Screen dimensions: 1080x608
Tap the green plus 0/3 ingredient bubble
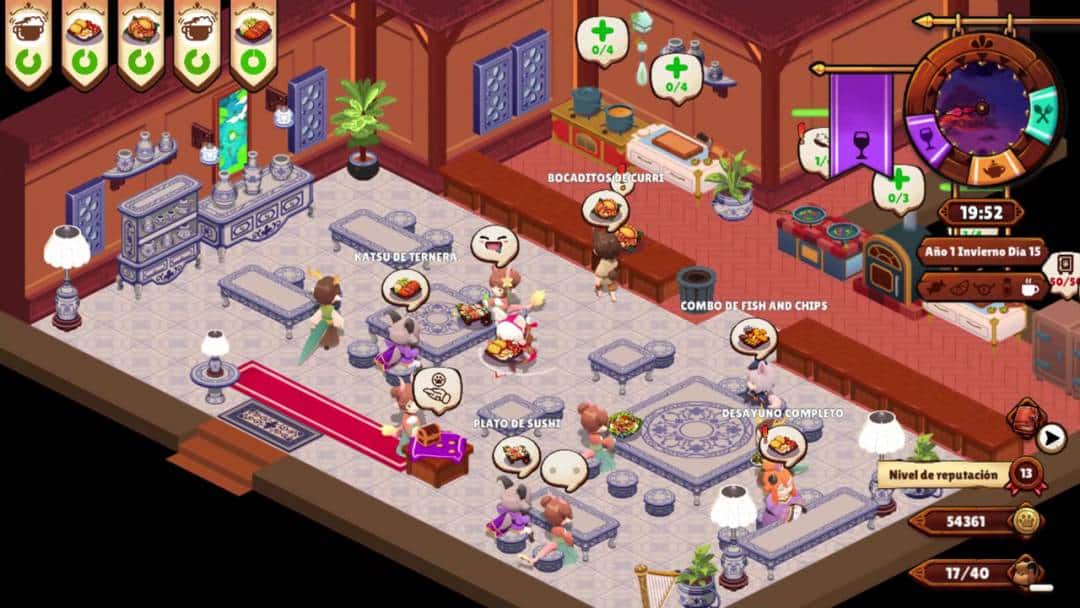[899, 187]
